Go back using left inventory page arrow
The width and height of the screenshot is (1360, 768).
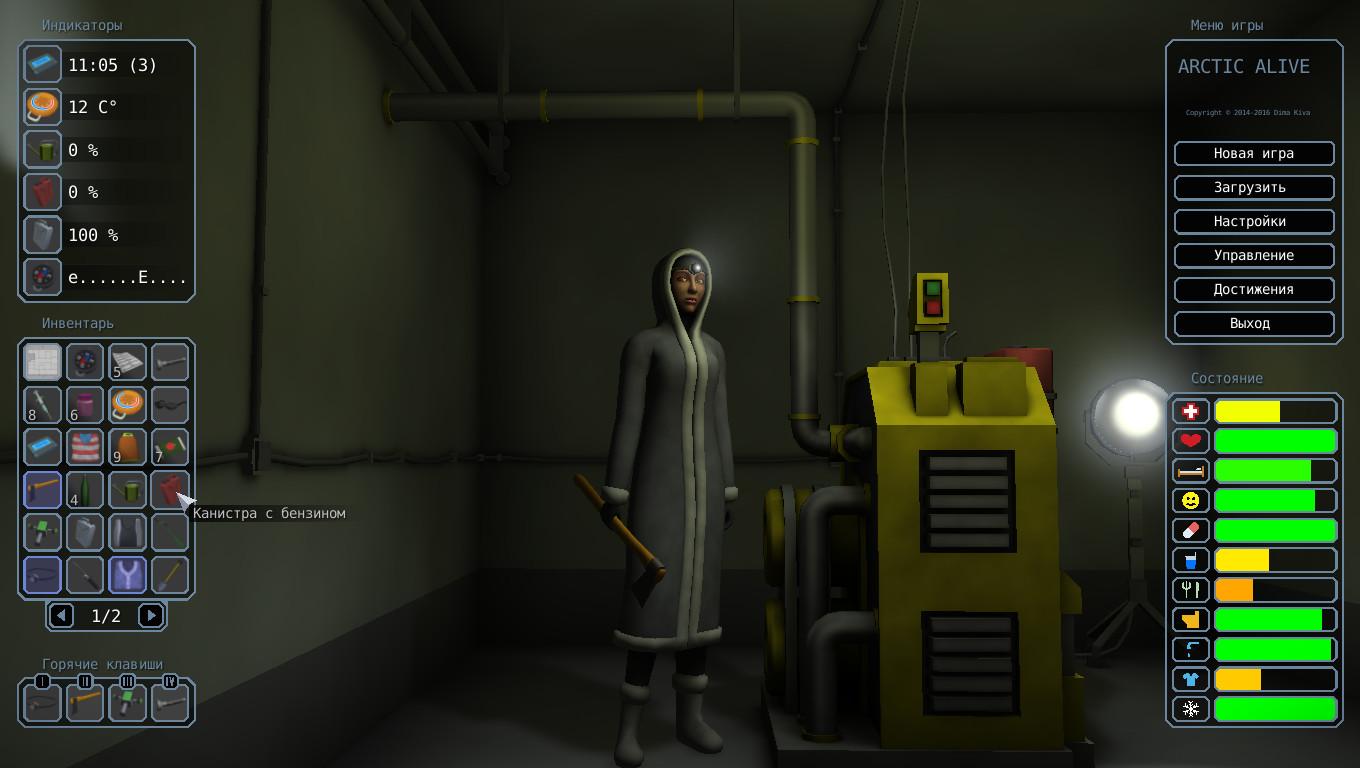pyautogui.click(x=61, y=616)
